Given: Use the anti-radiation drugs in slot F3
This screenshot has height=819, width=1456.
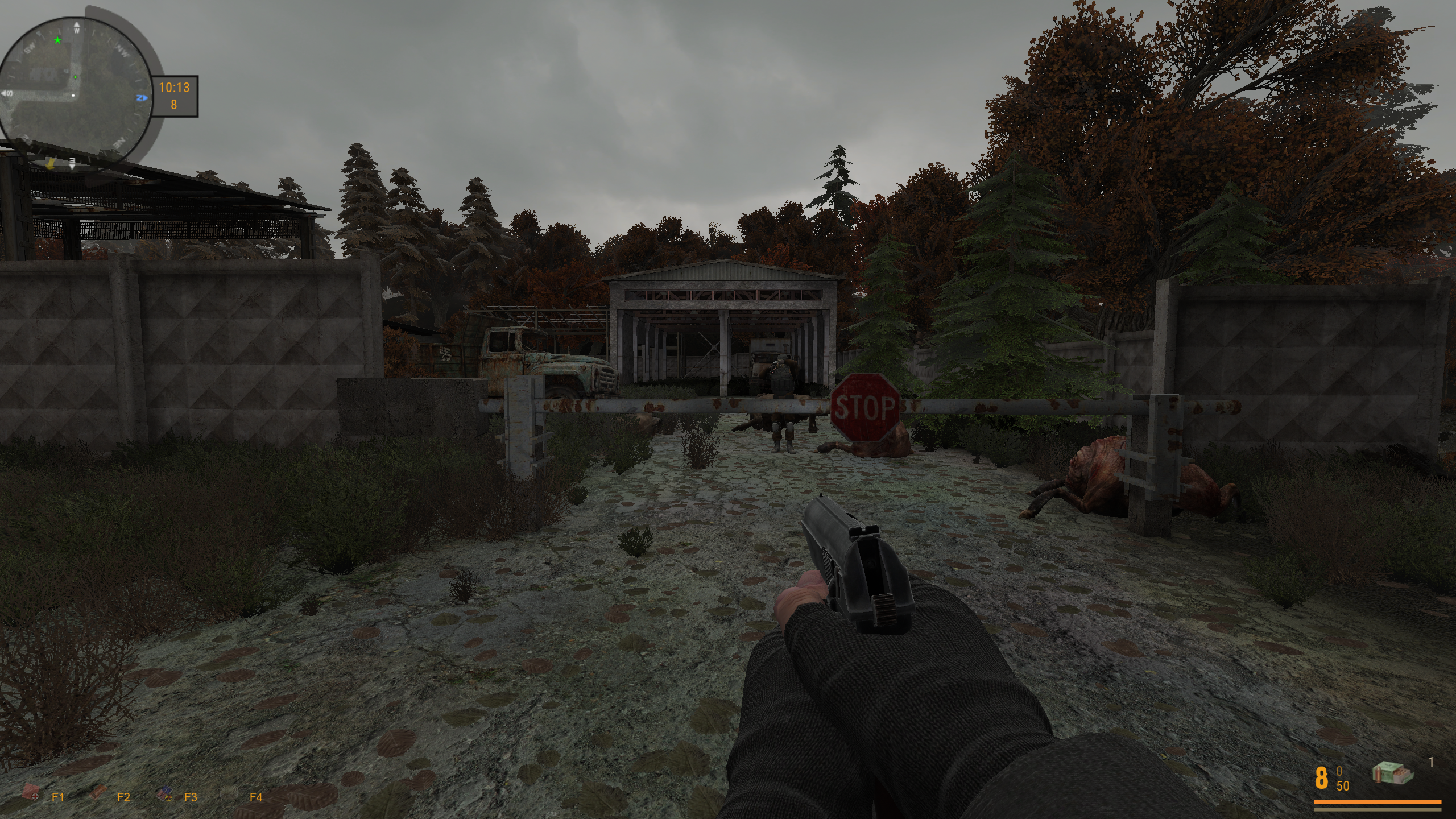Looking at the screenshot, I should click(165, 793).
